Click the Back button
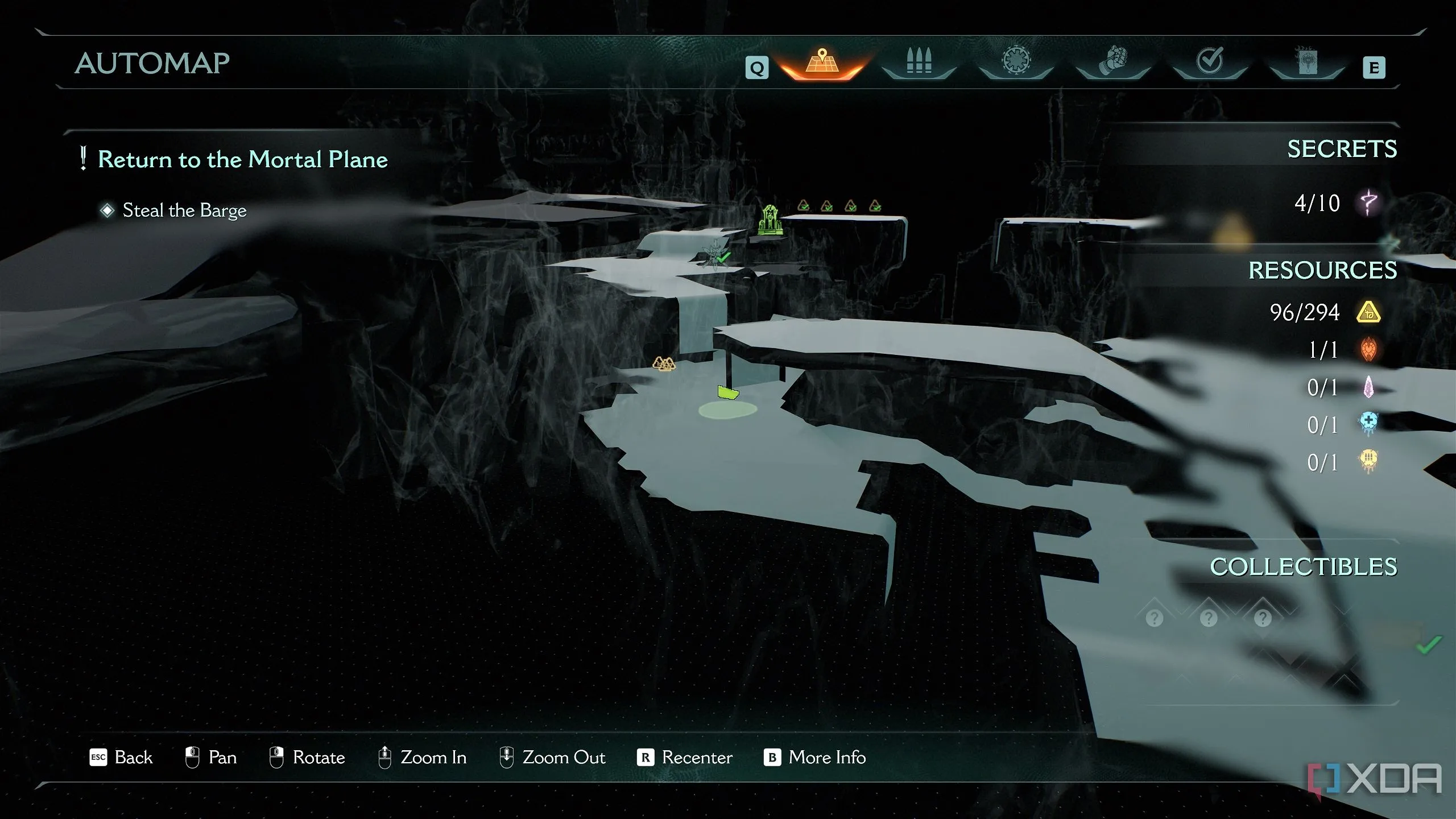 (x=121, y=758)
